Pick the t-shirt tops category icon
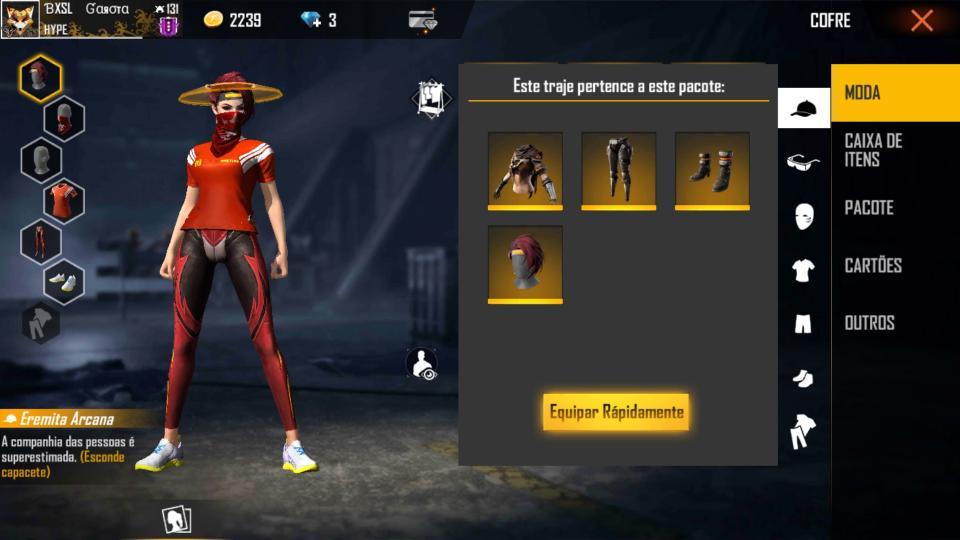This screenshot has width=960, height=540. pos(803,270)
